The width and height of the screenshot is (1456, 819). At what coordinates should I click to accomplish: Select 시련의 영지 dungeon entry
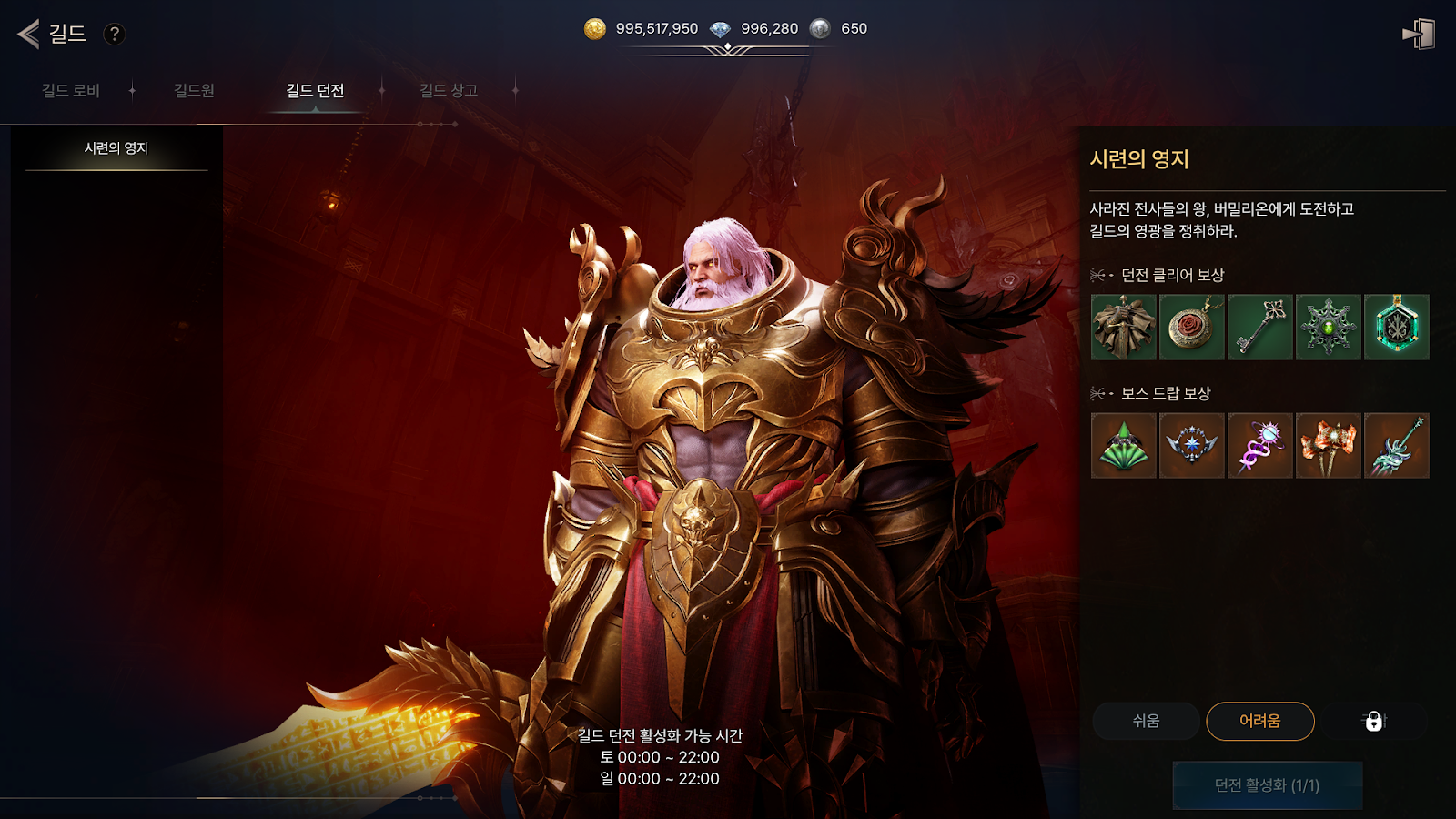tap(116, 148)
